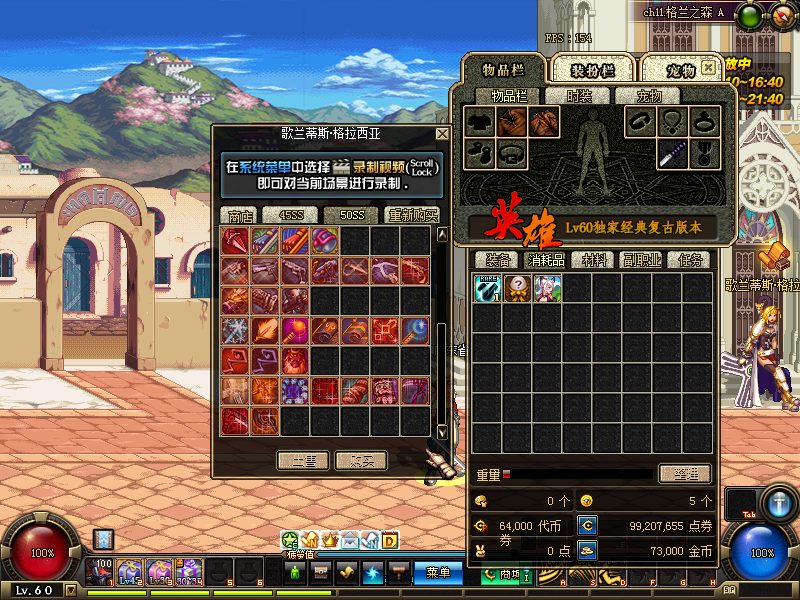Open the 重新购买 repurchase tab
This screenshot has height=600, width=800.
click(413, 215)
